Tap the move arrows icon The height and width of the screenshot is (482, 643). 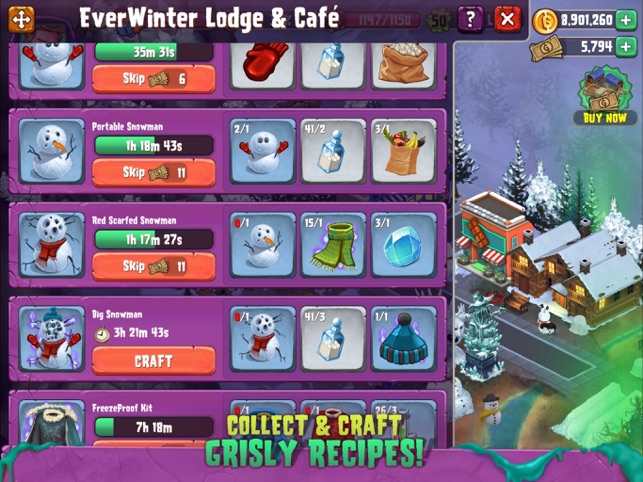coord(22,19)
